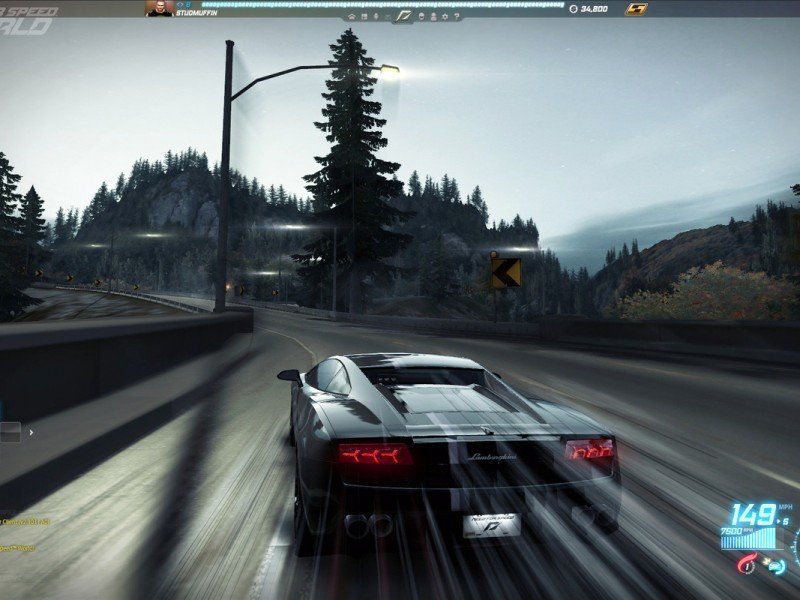This screenshot has width=800, height=600.
Task: Click the central Need for Speed logo button
Action: pyautogui.click(x=404, y=16)
